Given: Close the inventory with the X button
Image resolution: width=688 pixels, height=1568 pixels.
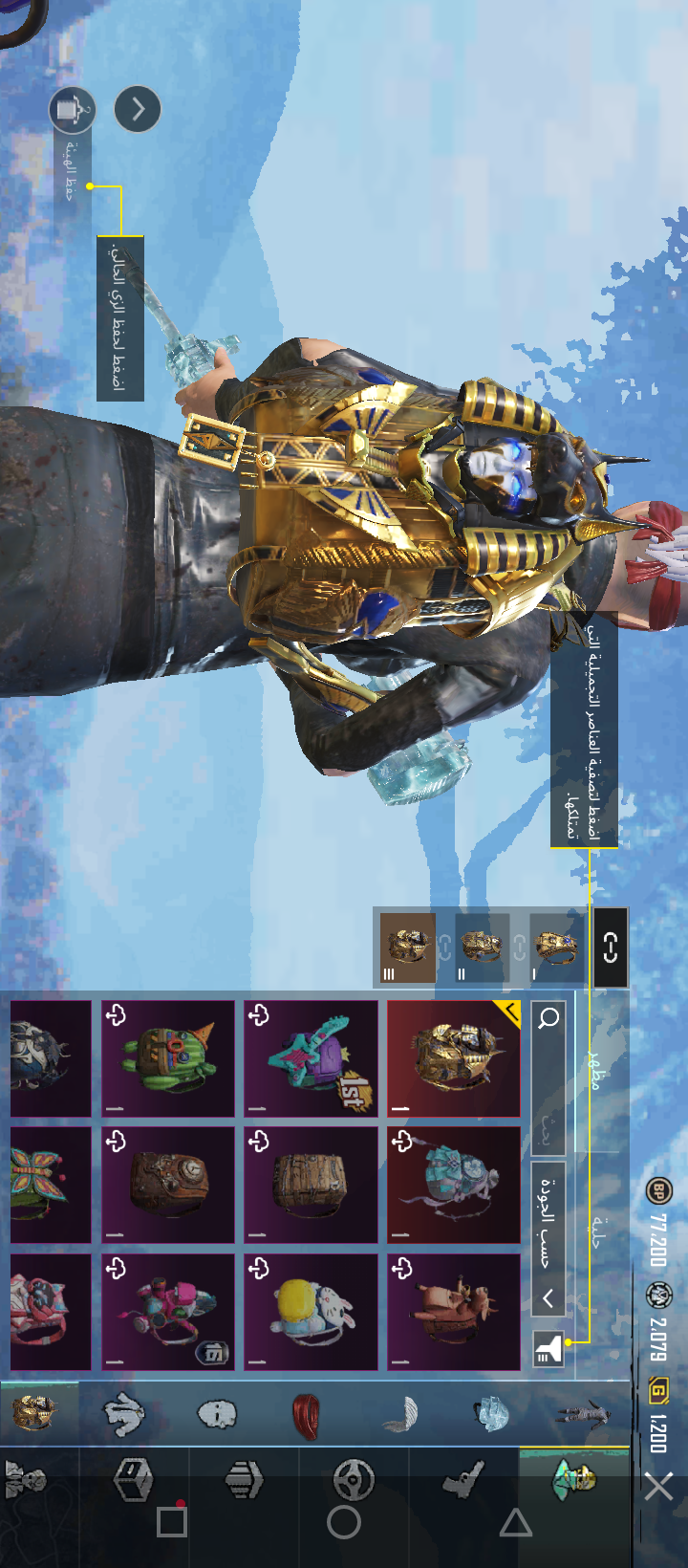Looking at the screenshot, I should pyautogui.click(x=658, y=1487).
